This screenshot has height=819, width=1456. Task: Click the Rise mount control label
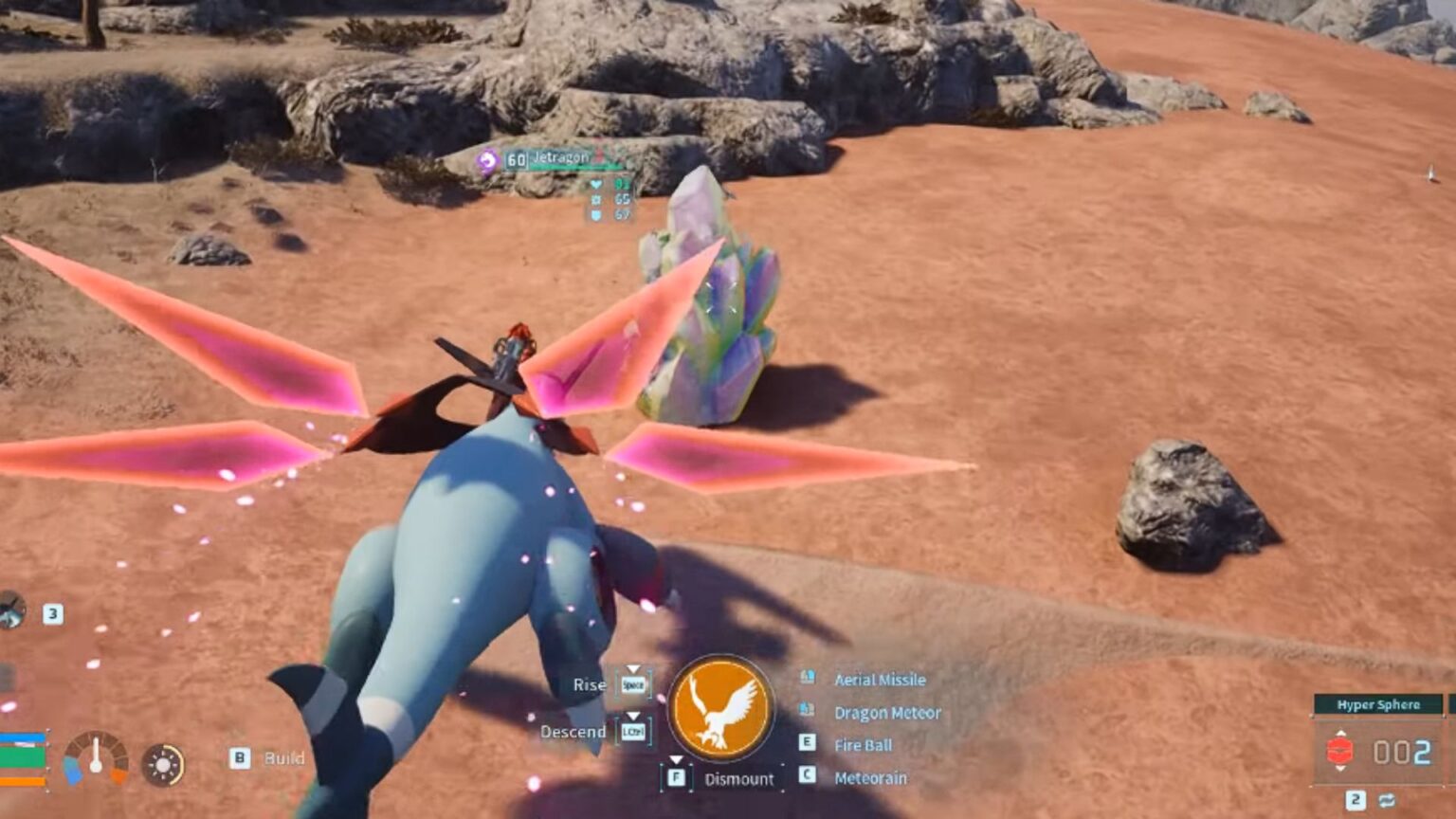[x=590, y=684]
